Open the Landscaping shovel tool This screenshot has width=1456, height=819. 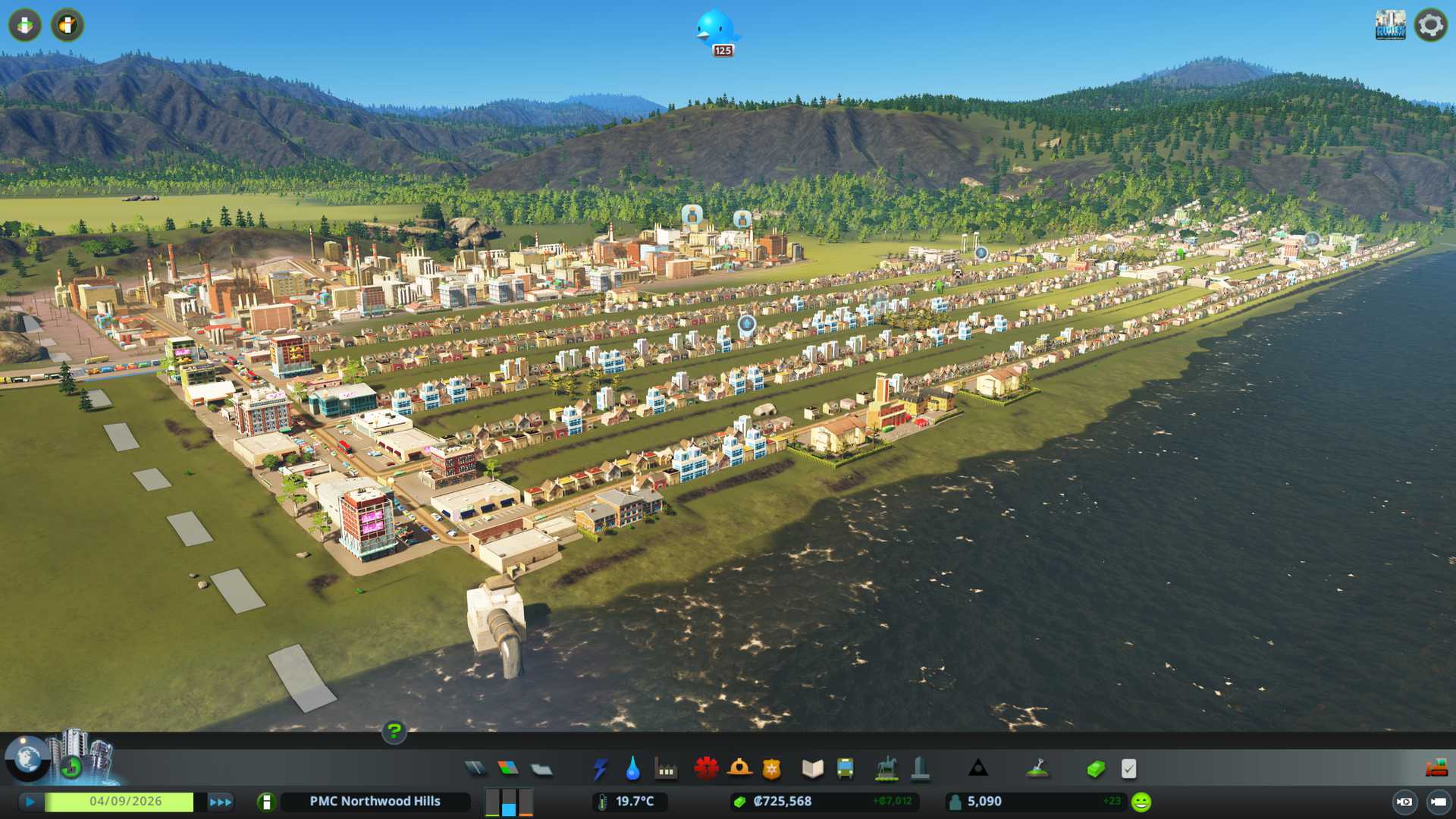pyautogui.click(x=1037, y=769)
